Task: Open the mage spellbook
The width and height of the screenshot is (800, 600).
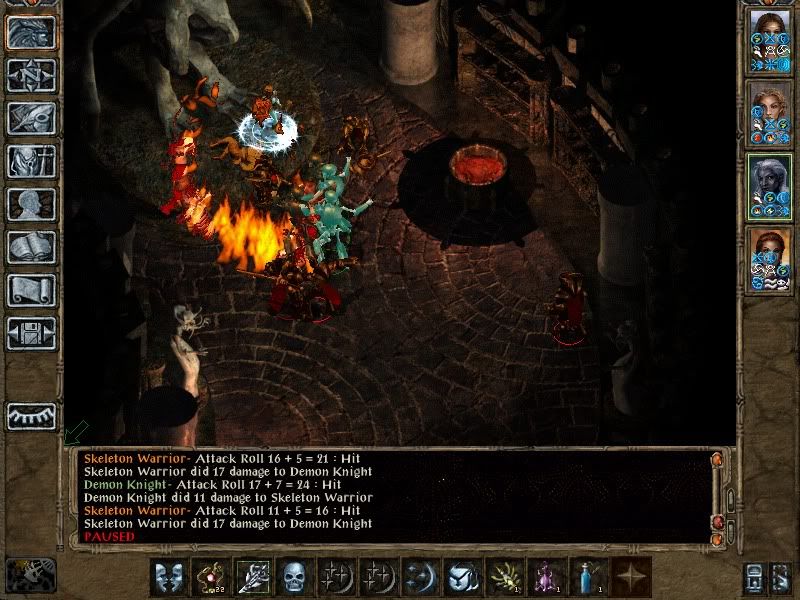Action: 31,247
